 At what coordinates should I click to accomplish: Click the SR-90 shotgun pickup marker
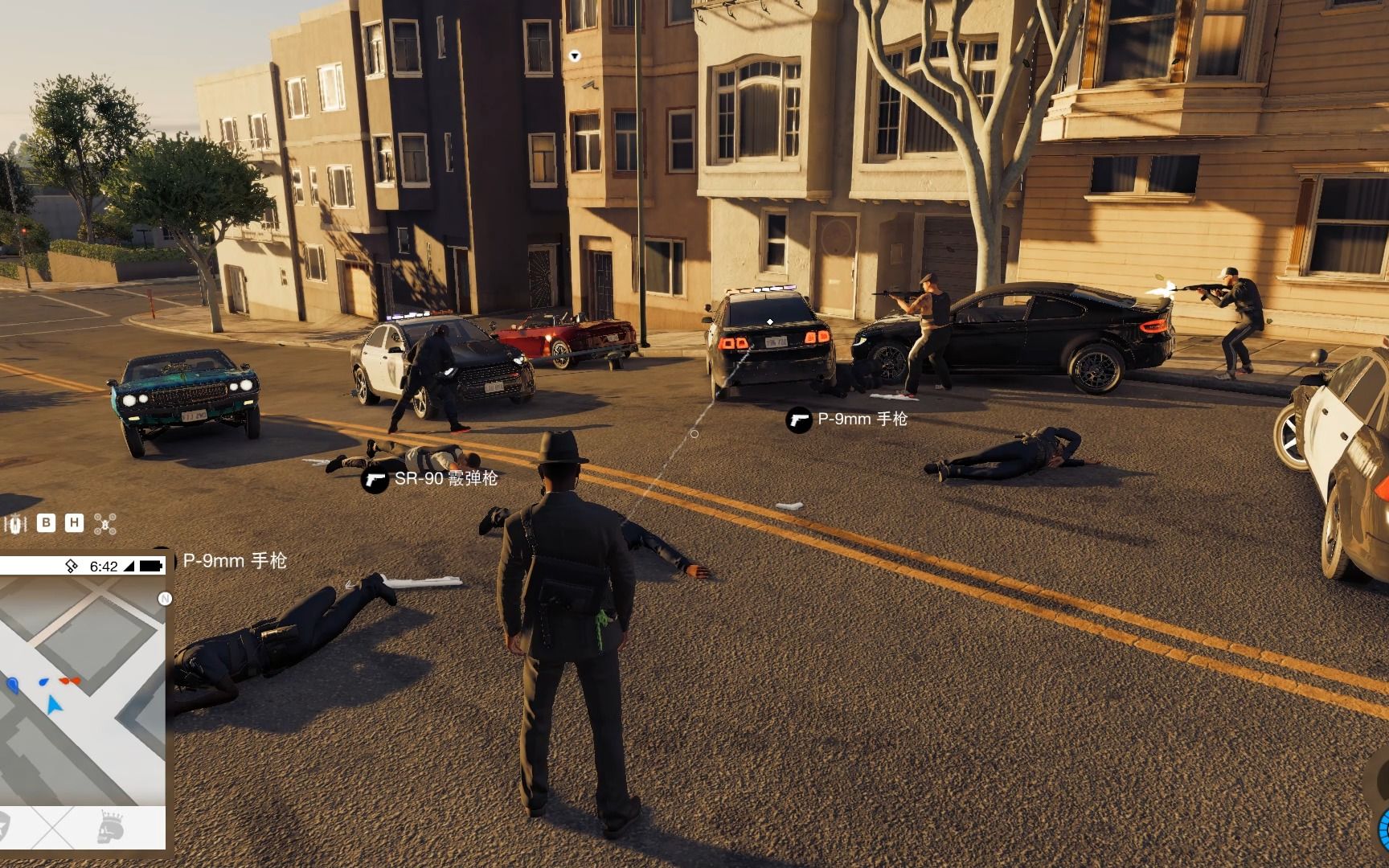point(375,480)
